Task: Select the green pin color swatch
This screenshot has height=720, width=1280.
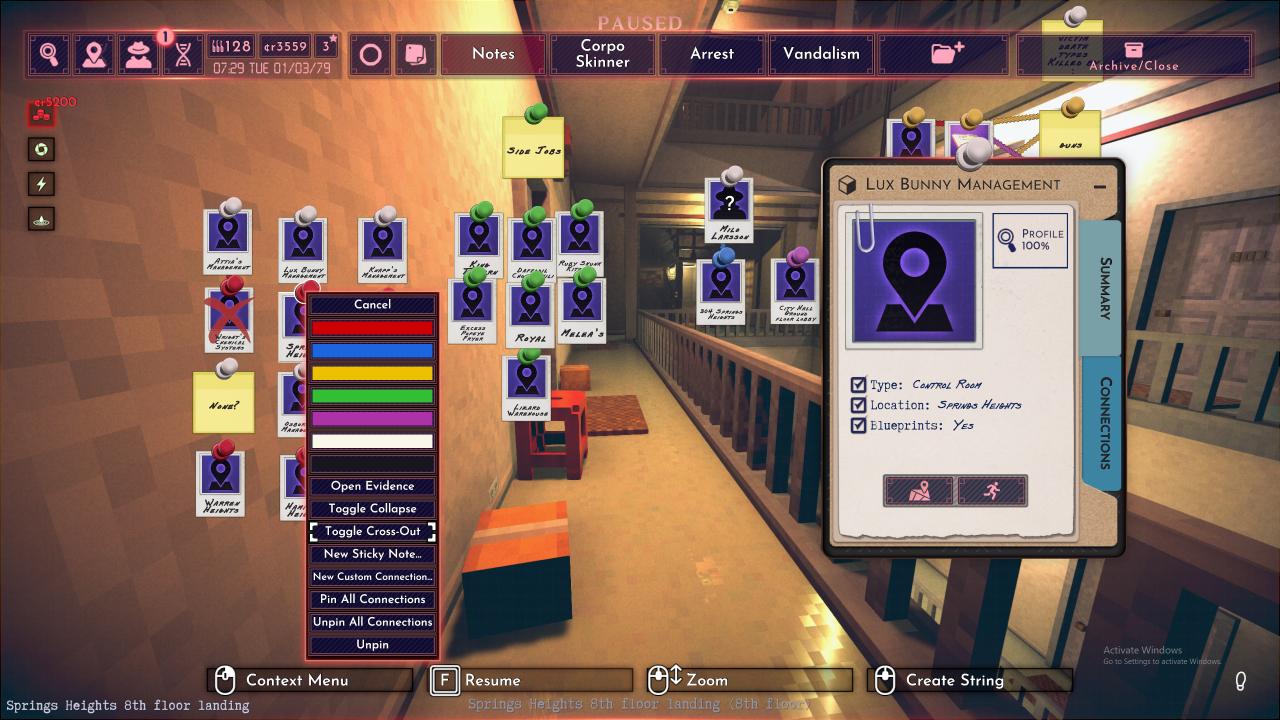Action: pyautogui.click(x=372, y=396)
